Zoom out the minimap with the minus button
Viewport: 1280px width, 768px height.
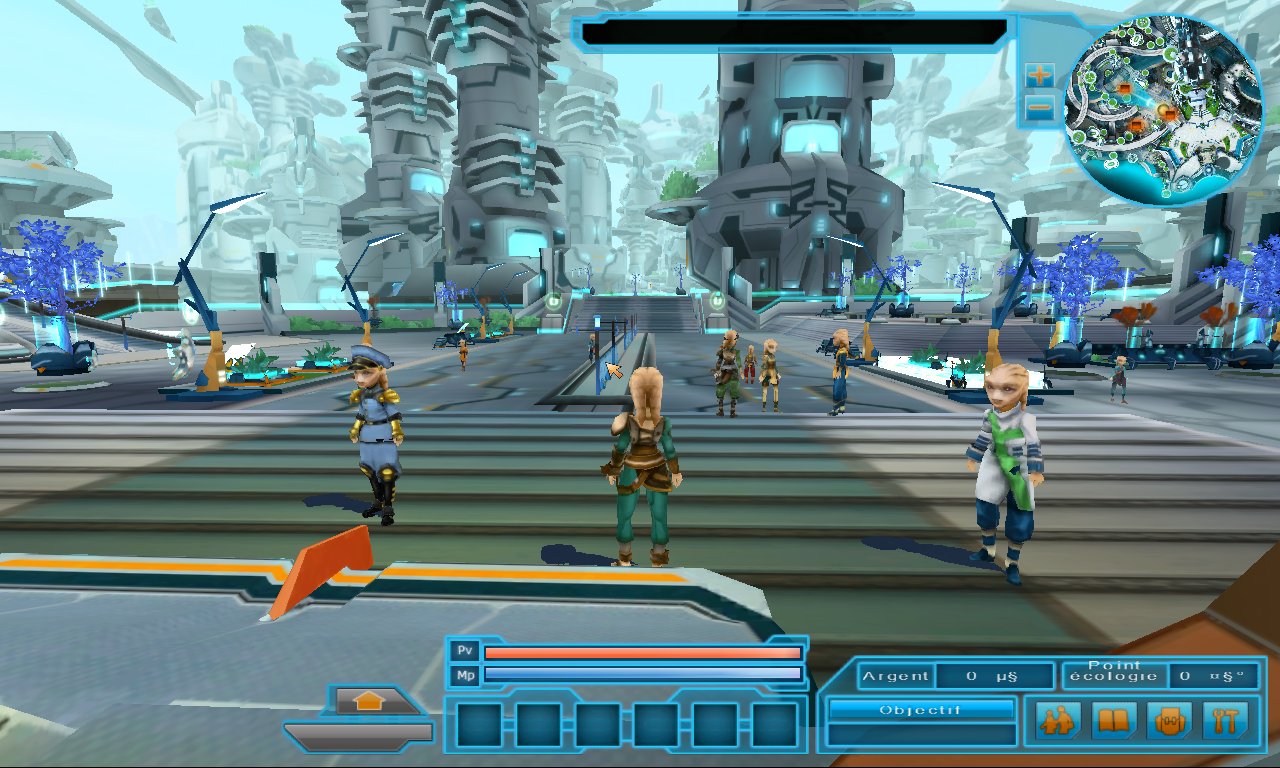tap(1040, 107)
